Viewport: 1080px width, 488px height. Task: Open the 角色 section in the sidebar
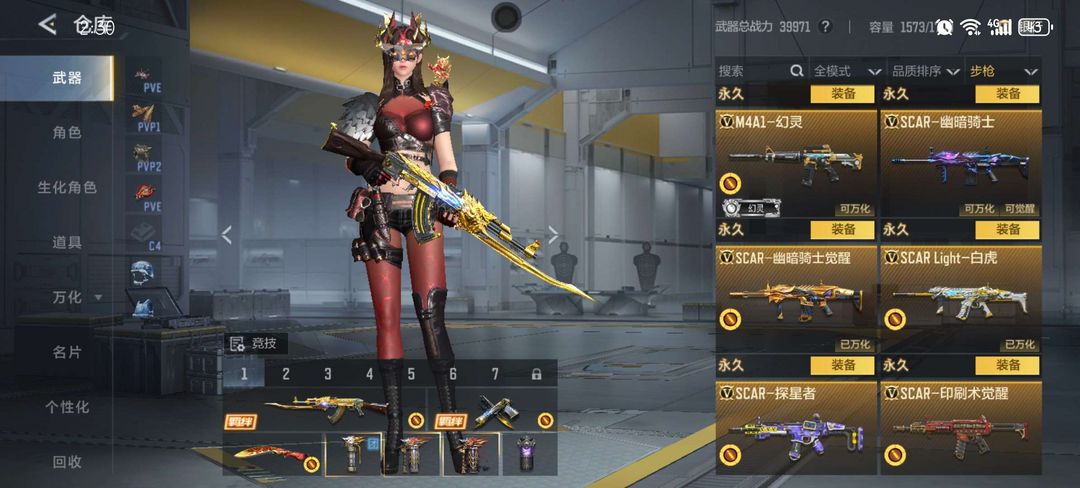point(67,132)
